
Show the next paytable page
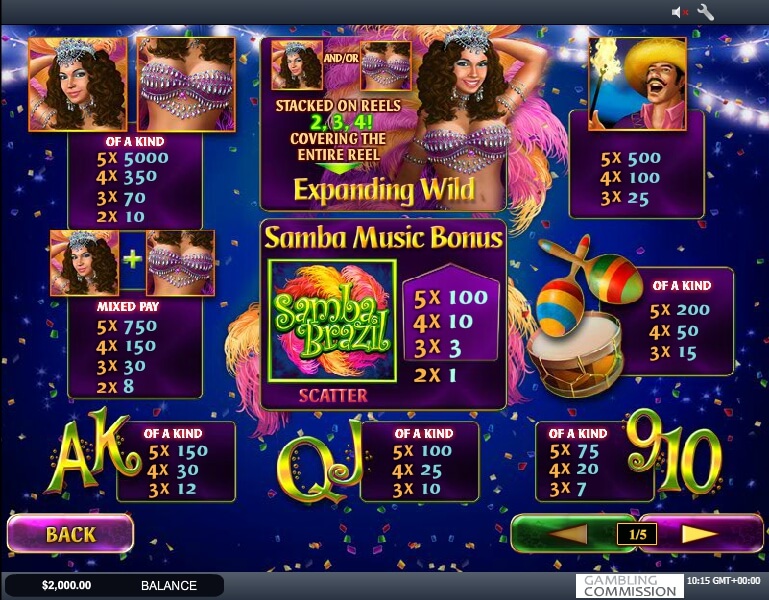click(700, 534)
